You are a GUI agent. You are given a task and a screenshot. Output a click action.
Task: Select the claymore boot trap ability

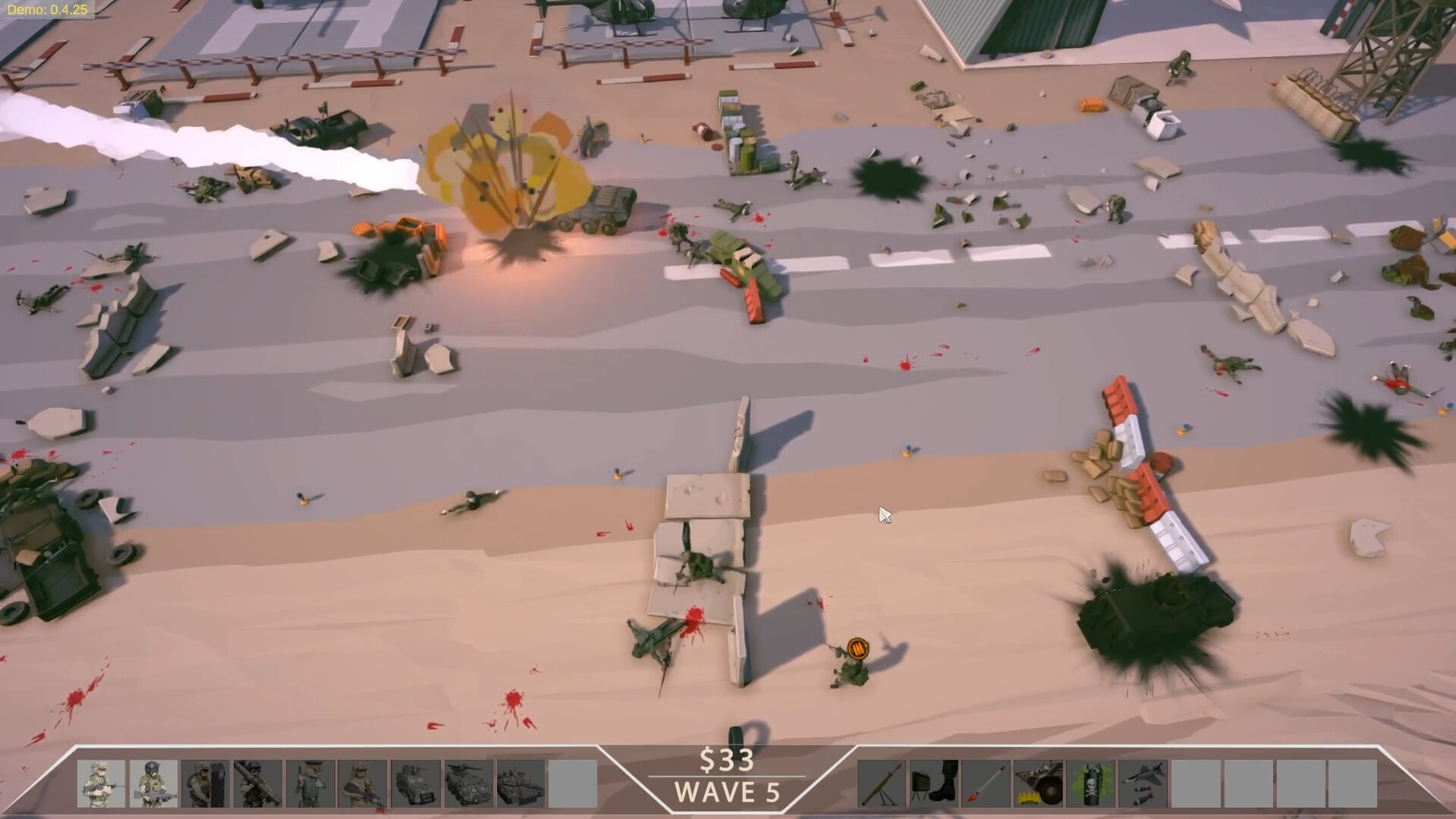(x=934, y=784)
